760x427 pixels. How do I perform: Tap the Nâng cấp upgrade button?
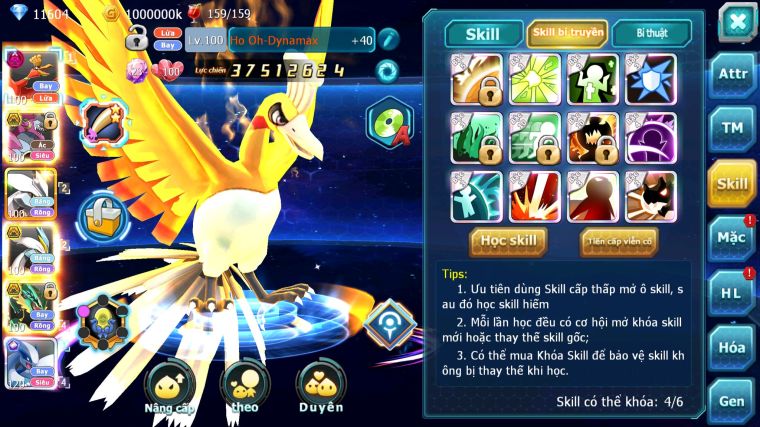click(168, 388)
